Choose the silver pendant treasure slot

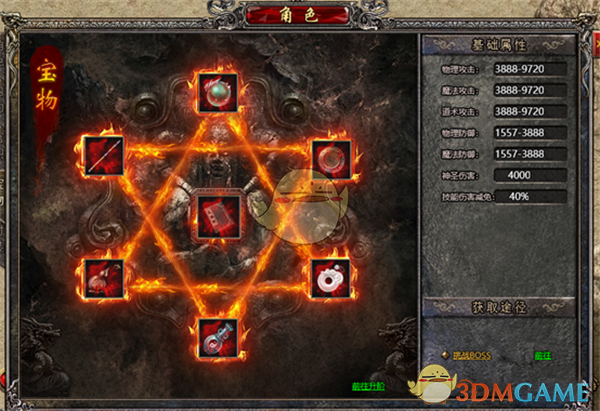(217, 339)
